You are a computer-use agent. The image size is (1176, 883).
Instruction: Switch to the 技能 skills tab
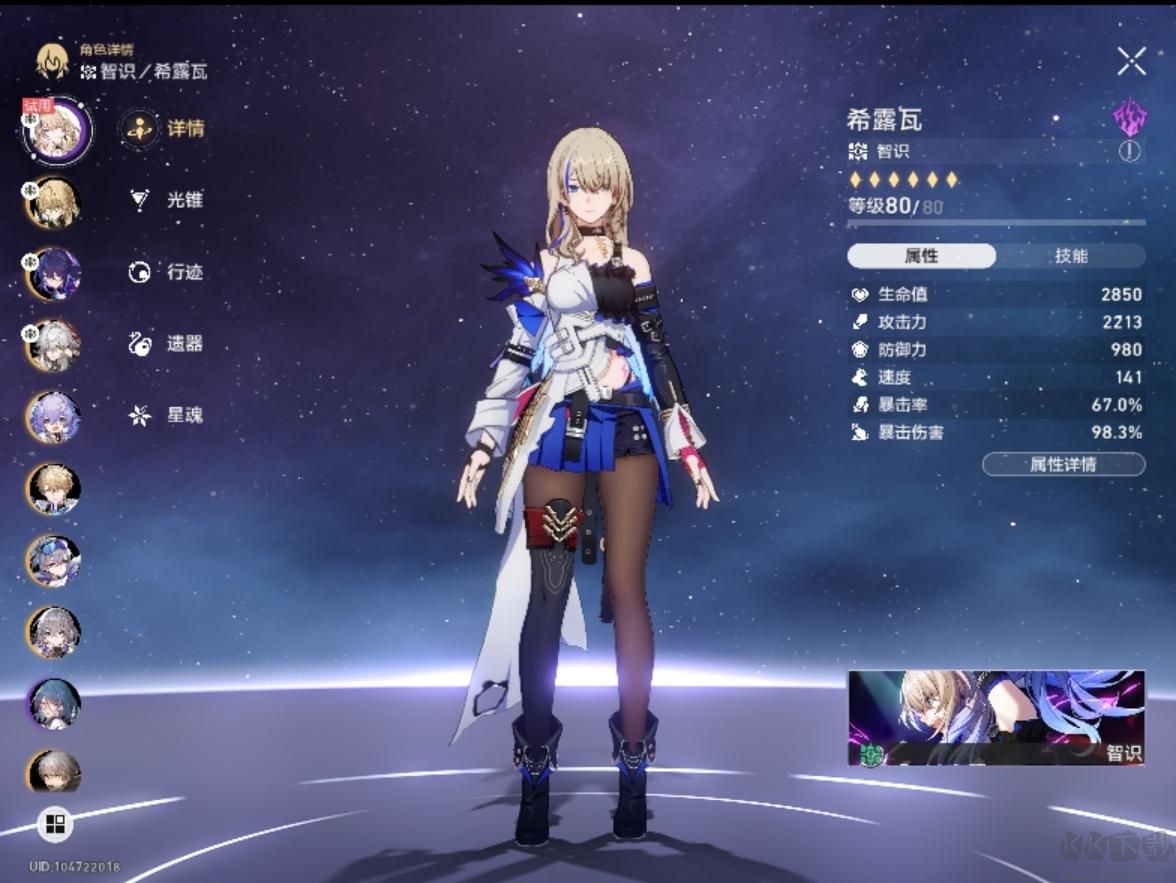(1070, 256)
